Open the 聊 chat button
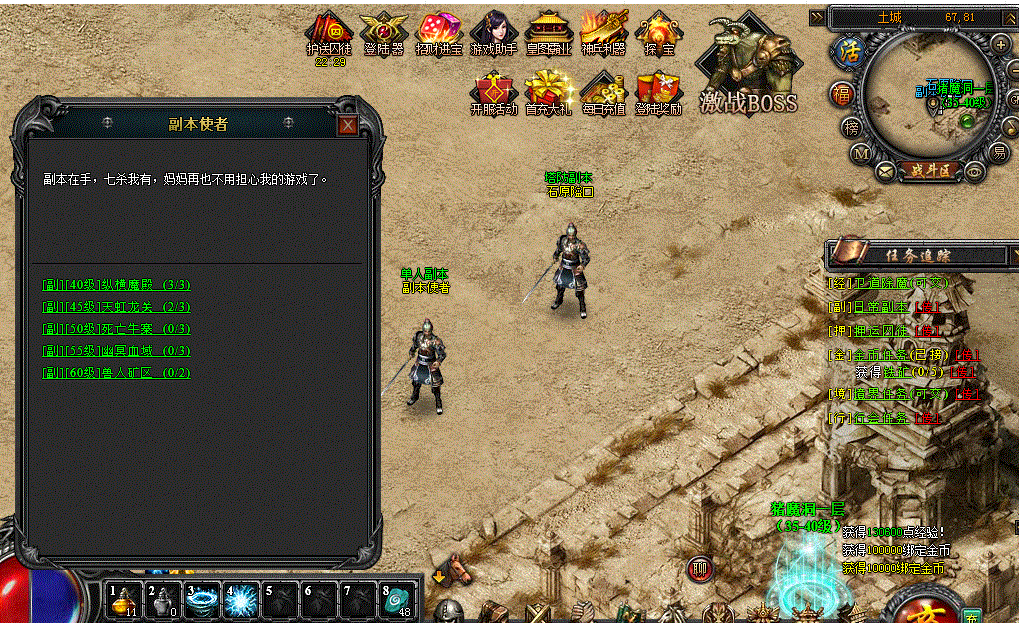The width and height of the screenshot is (1019, 623). pos(702,570)
